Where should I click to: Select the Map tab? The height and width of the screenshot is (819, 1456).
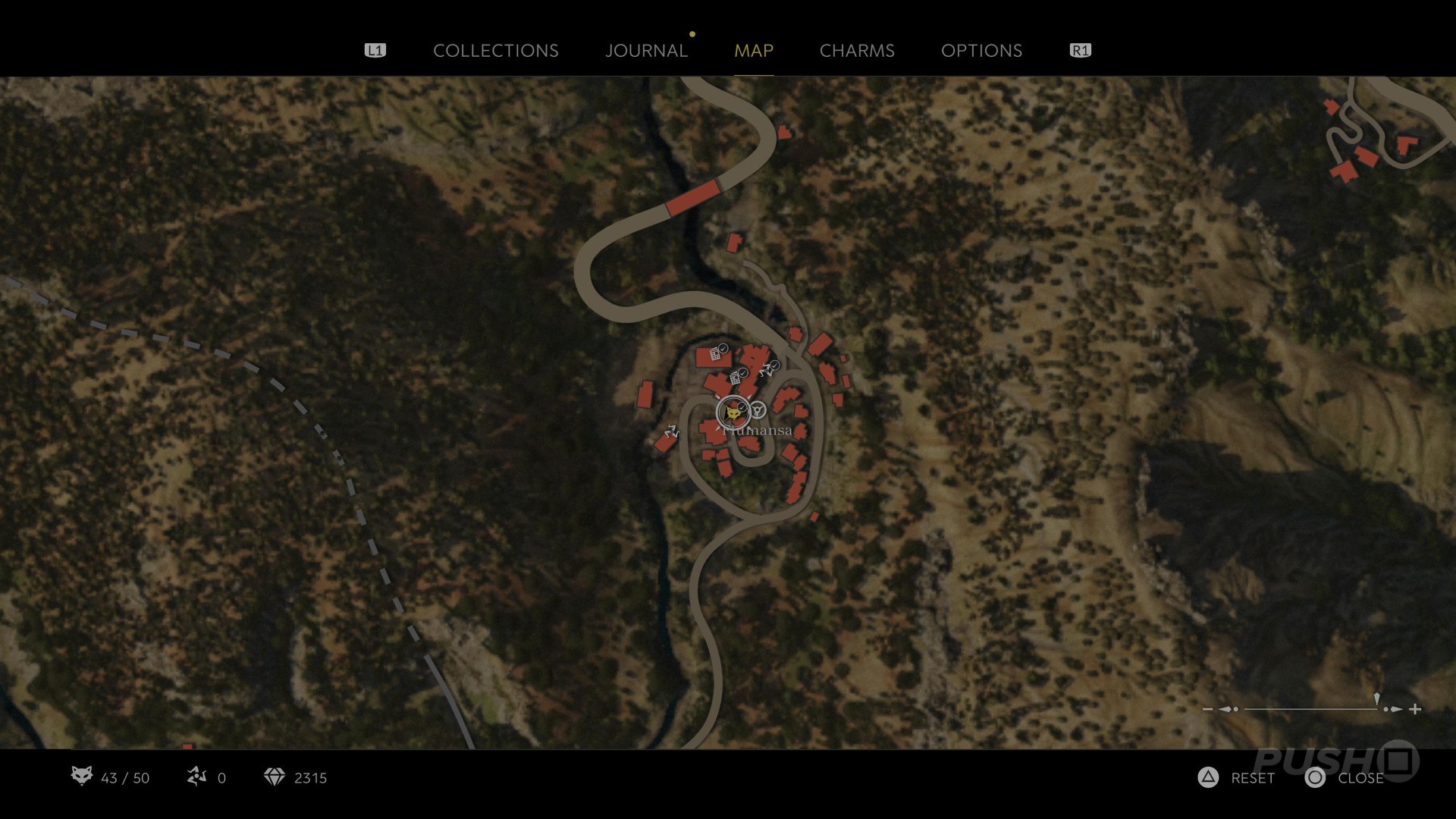[x=754, y=51]
